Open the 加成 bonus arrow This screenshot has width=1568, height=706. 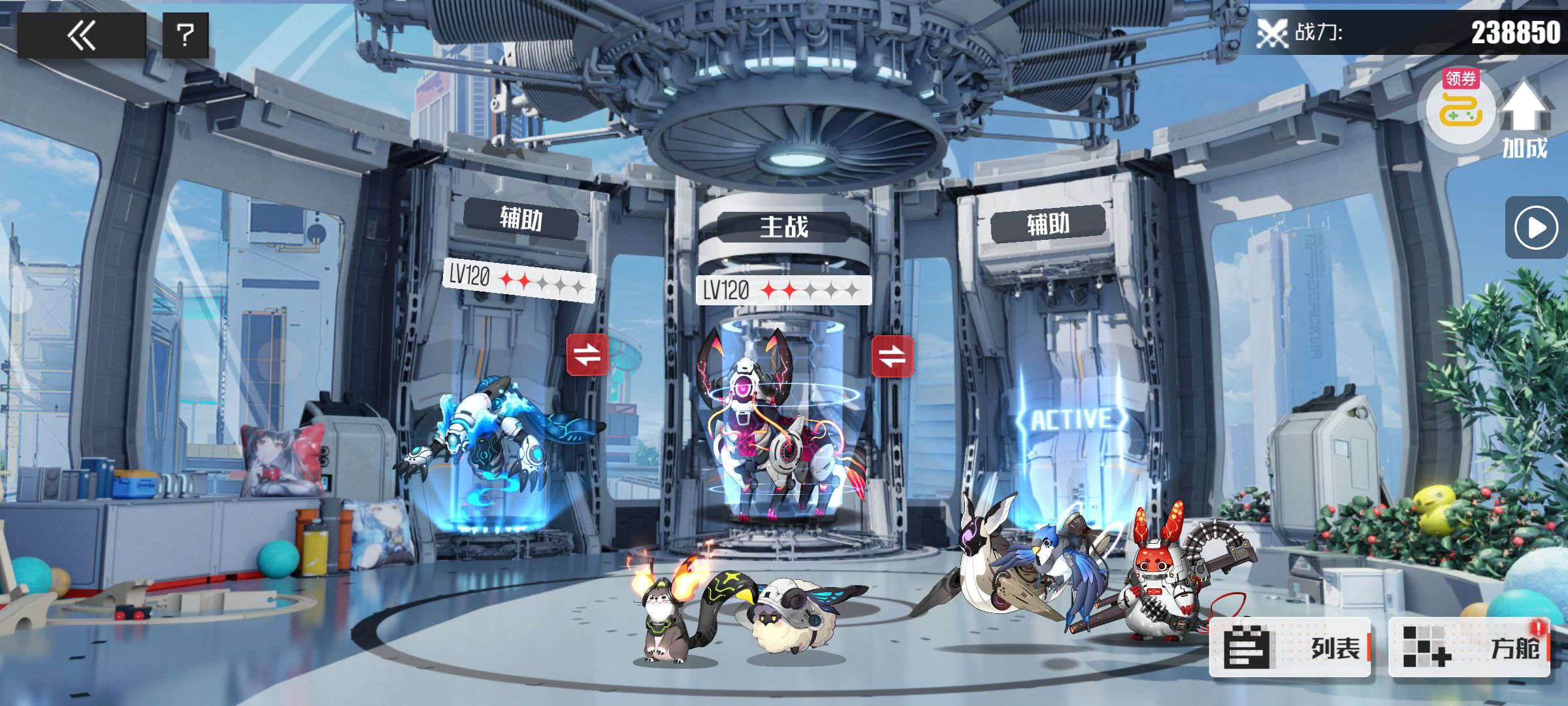pos(1525,118)
